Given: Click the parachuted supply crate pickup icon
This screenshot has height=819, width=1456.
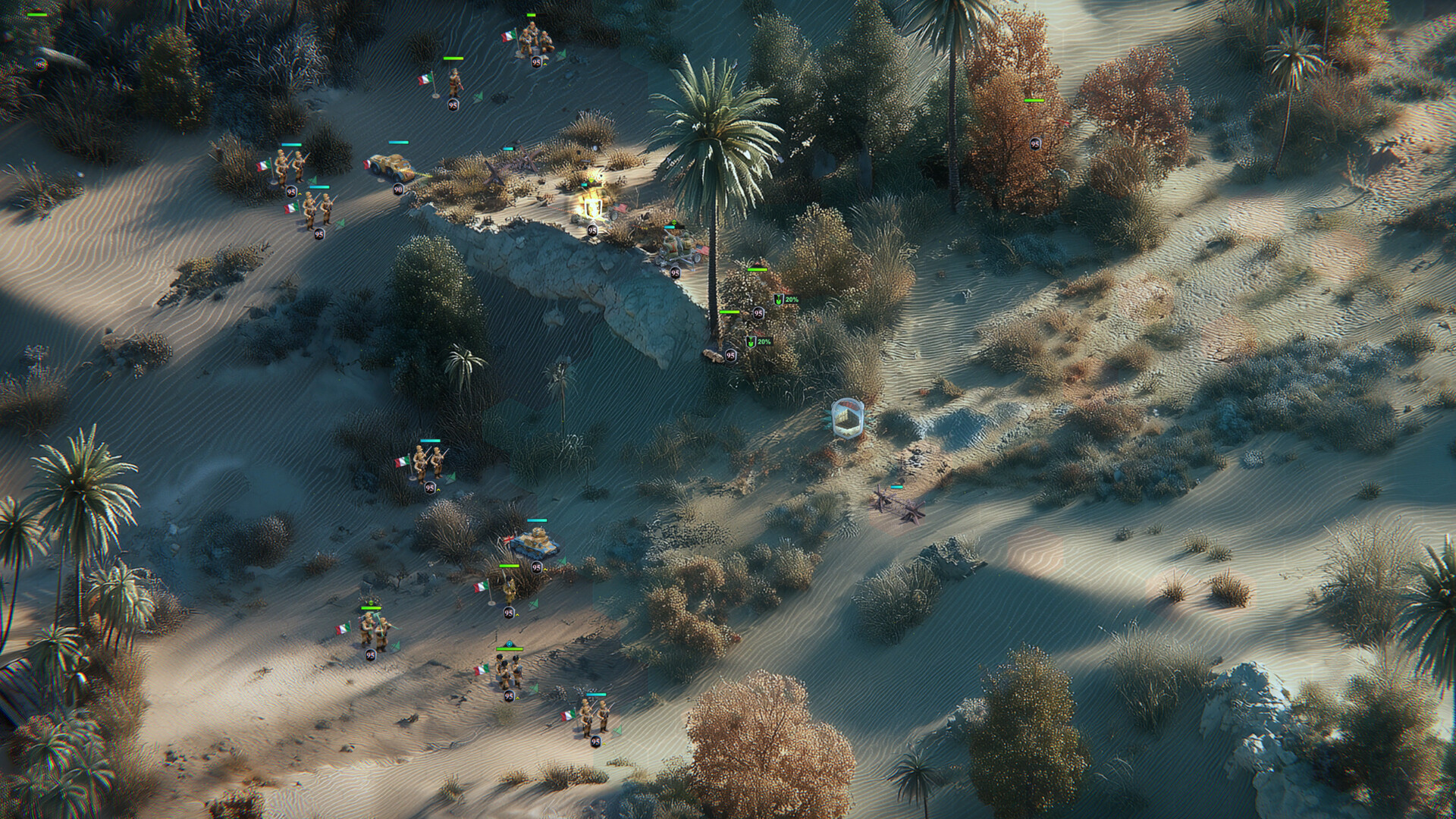Looking at the screenshot, I should 847,418.
